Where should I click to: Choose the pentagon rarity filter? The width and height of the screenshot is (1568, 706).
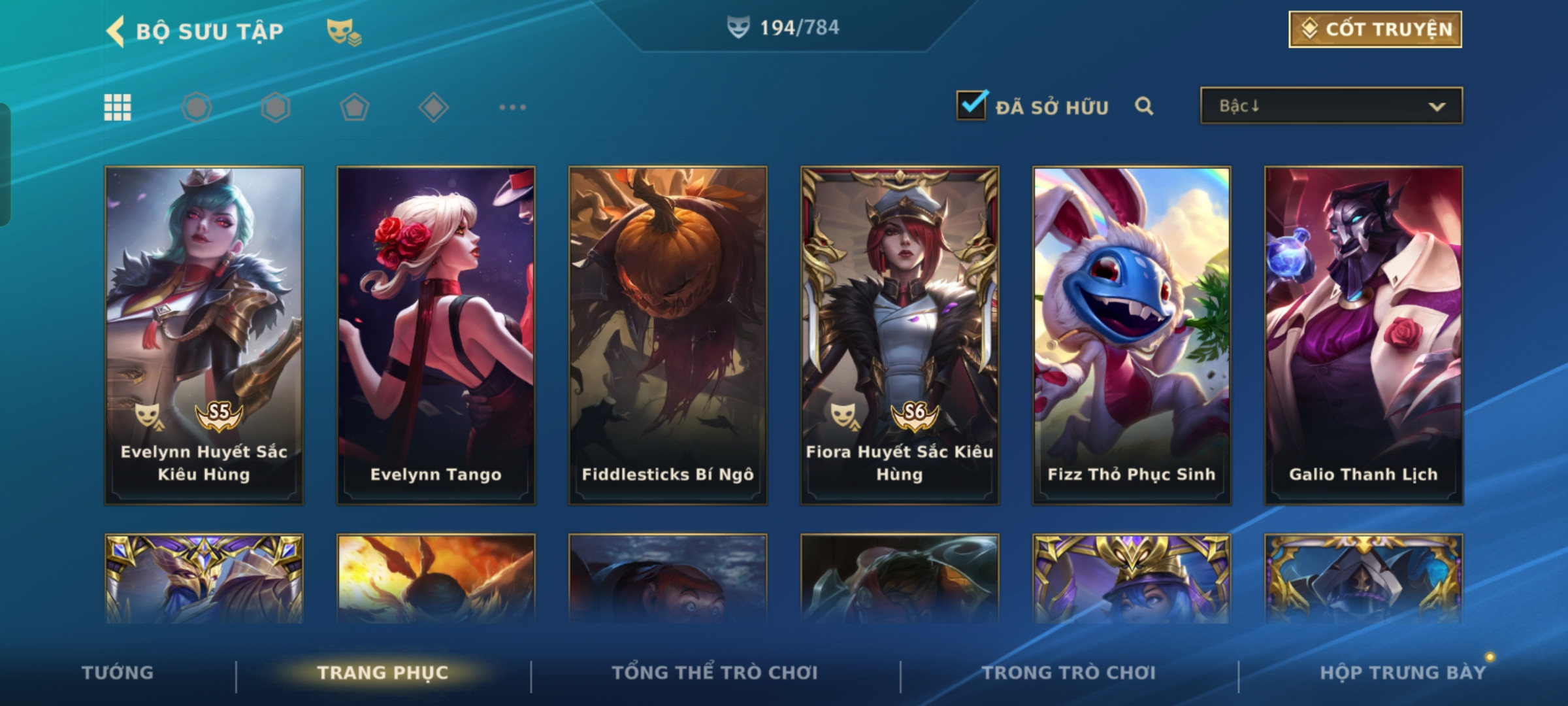(x=354, y=107)
